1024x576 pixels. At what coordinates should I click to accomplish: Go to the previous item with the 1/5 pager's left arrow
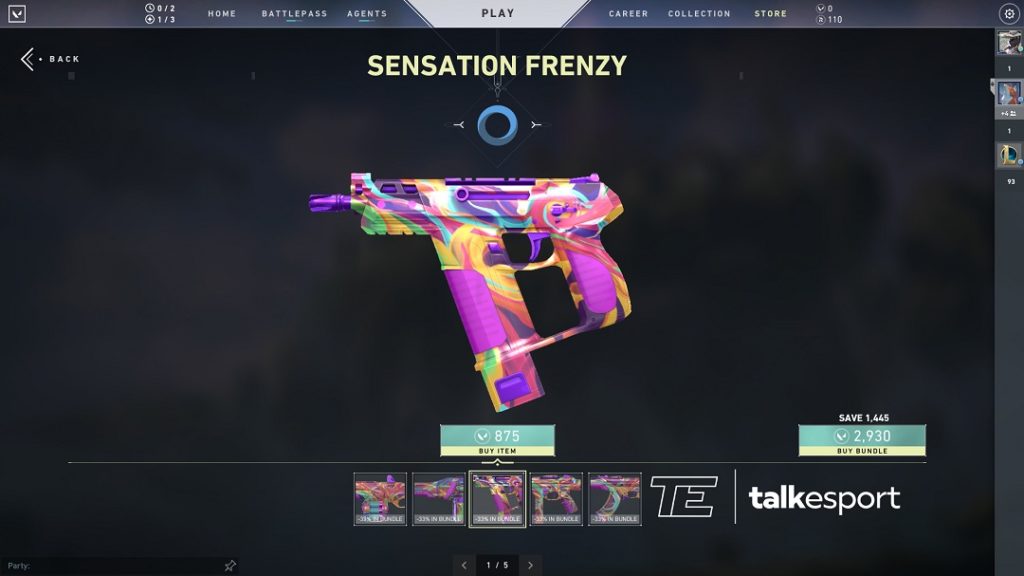tap(464, 565)
